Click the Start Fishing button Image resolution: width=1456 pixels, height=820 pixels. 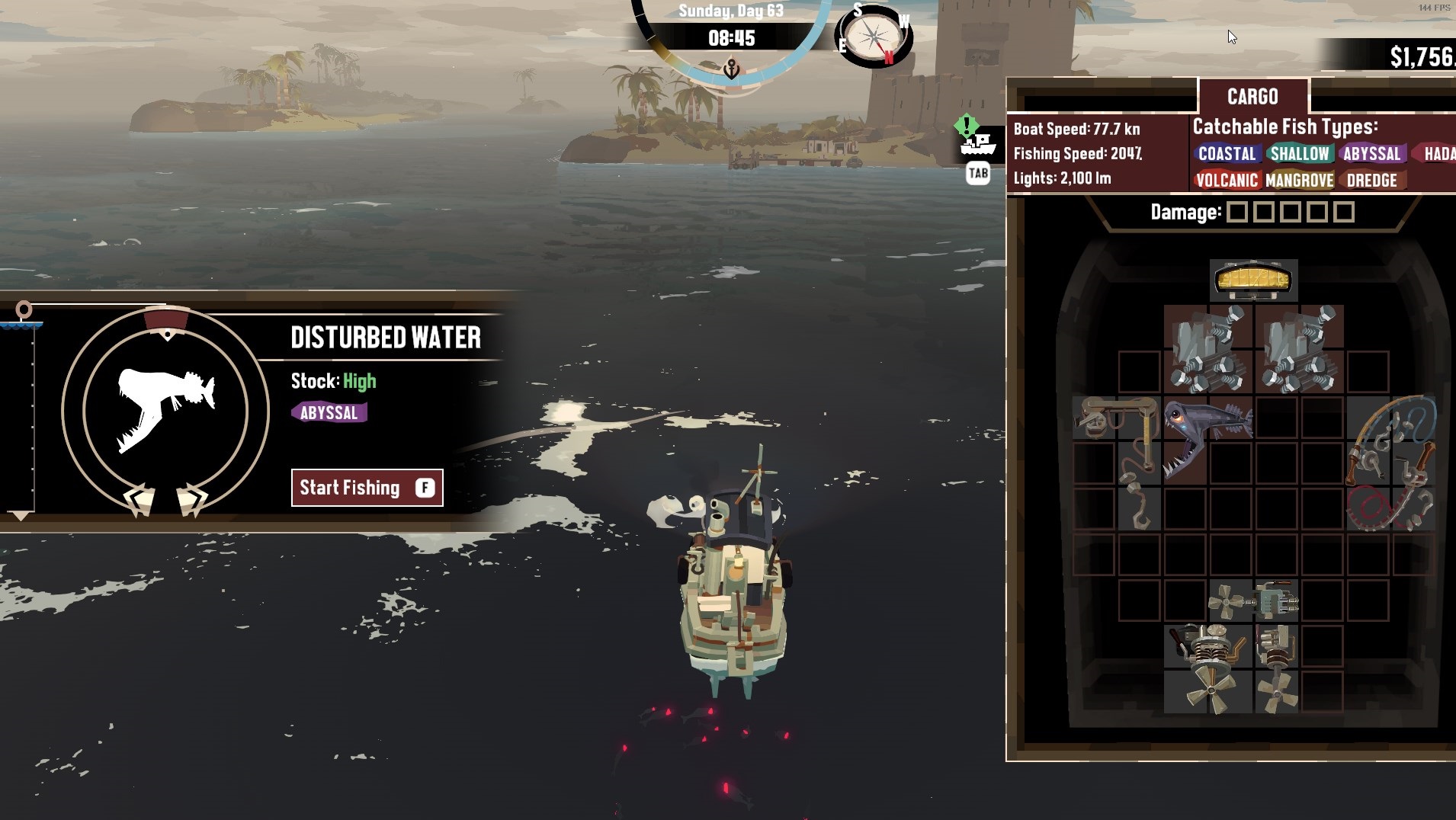point(367,488)
